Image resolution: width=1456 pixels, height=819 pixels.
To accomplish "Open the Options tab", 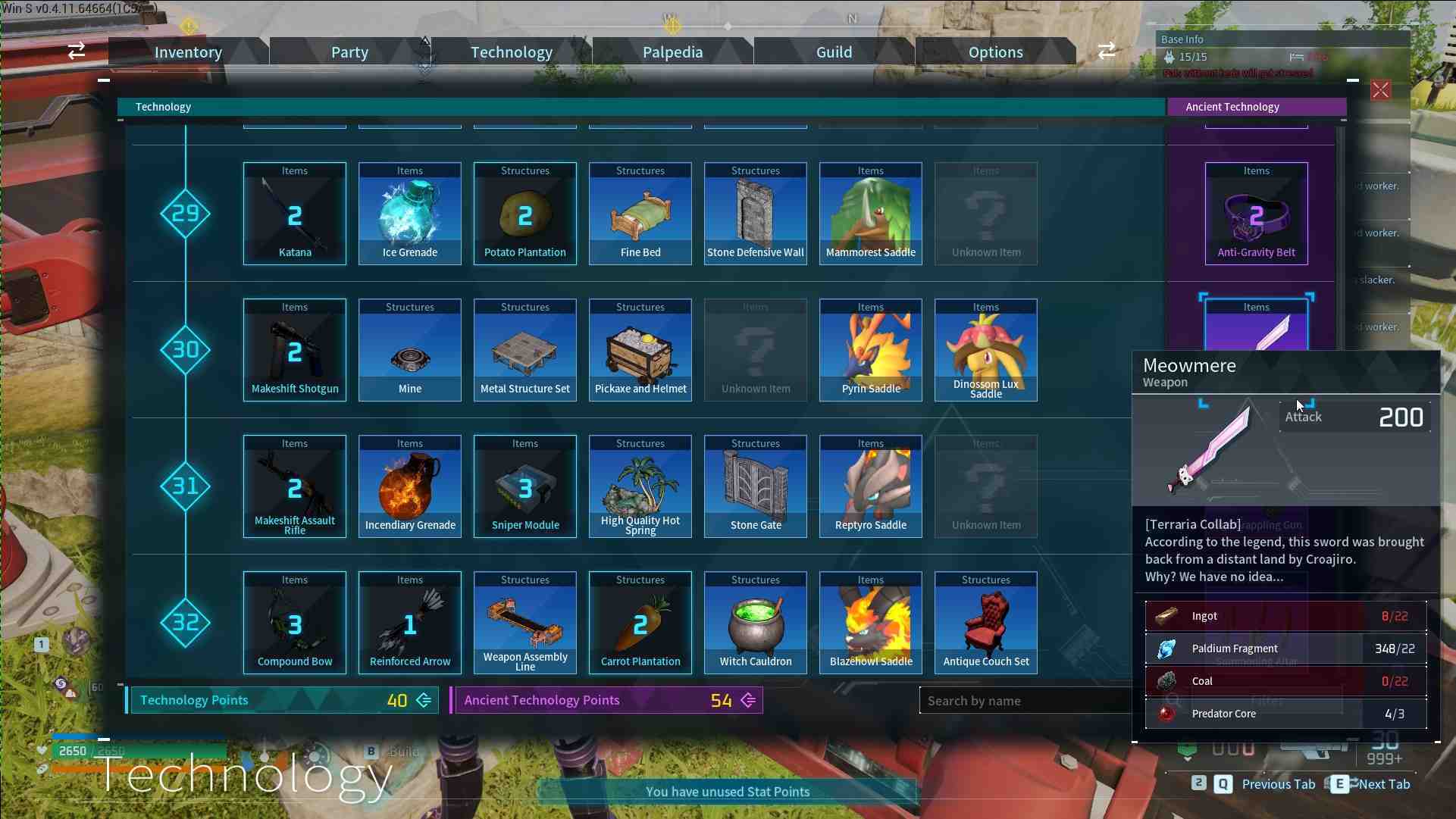I will 995,52.
